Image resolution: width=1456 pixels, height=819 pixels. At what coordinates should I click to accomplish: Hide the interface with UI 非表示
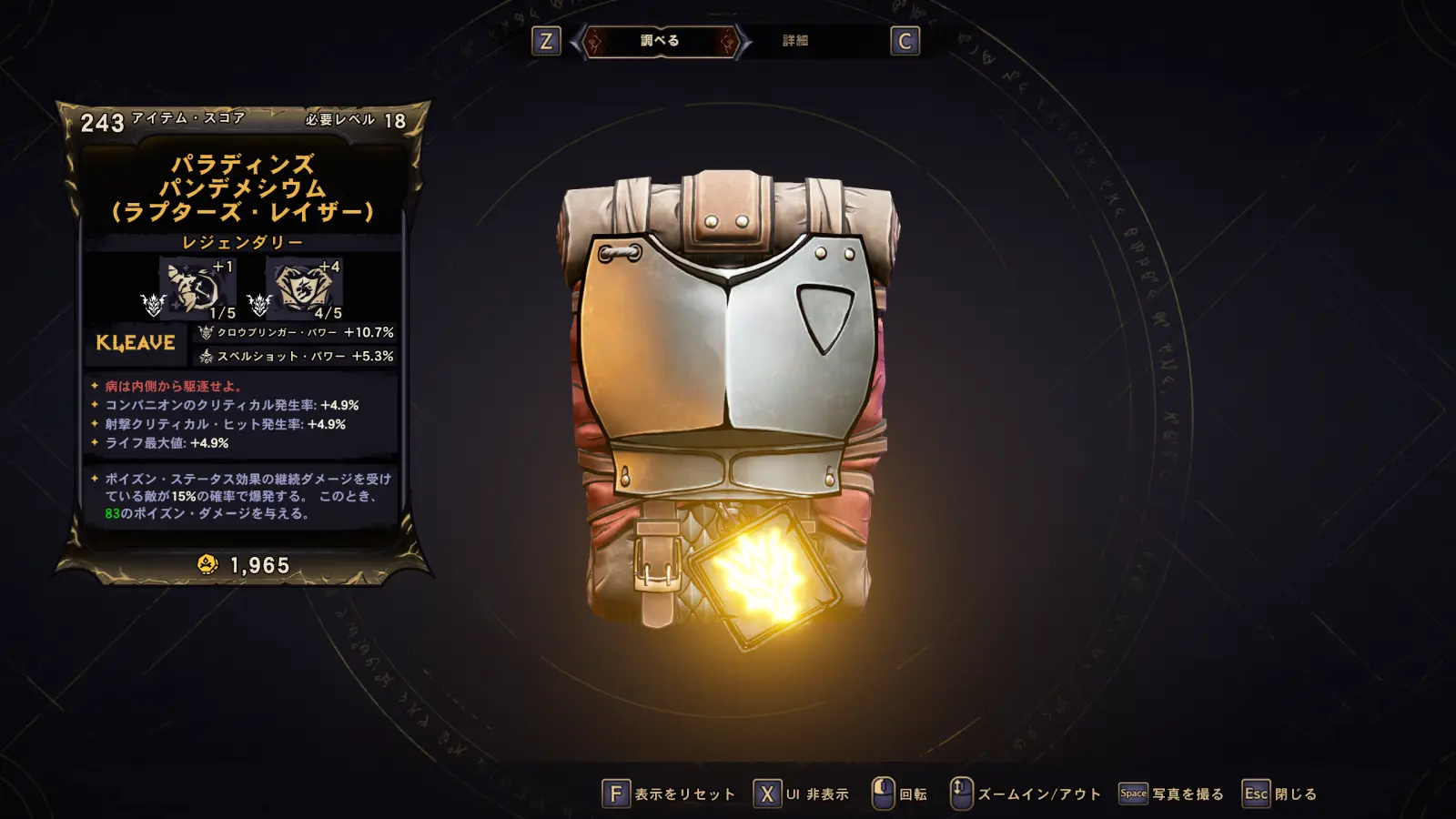click(802, 794)
